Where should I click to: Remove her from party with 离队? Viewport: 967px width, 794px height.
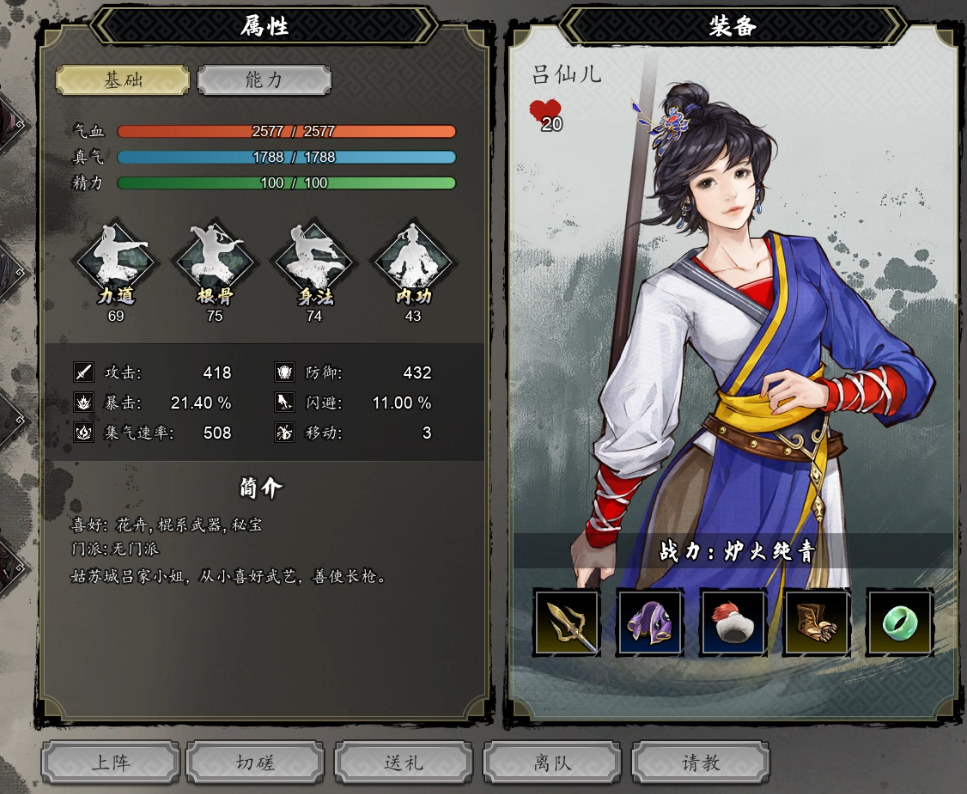[553, 763]
